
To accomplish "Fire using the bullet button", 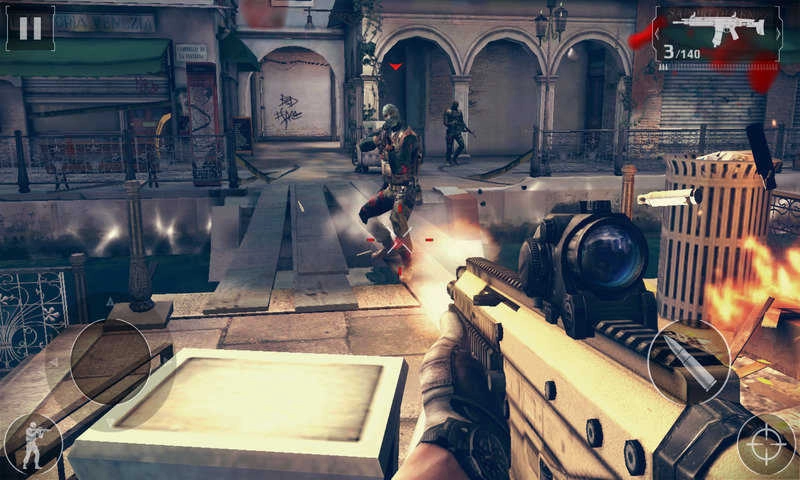I will 689,362.
